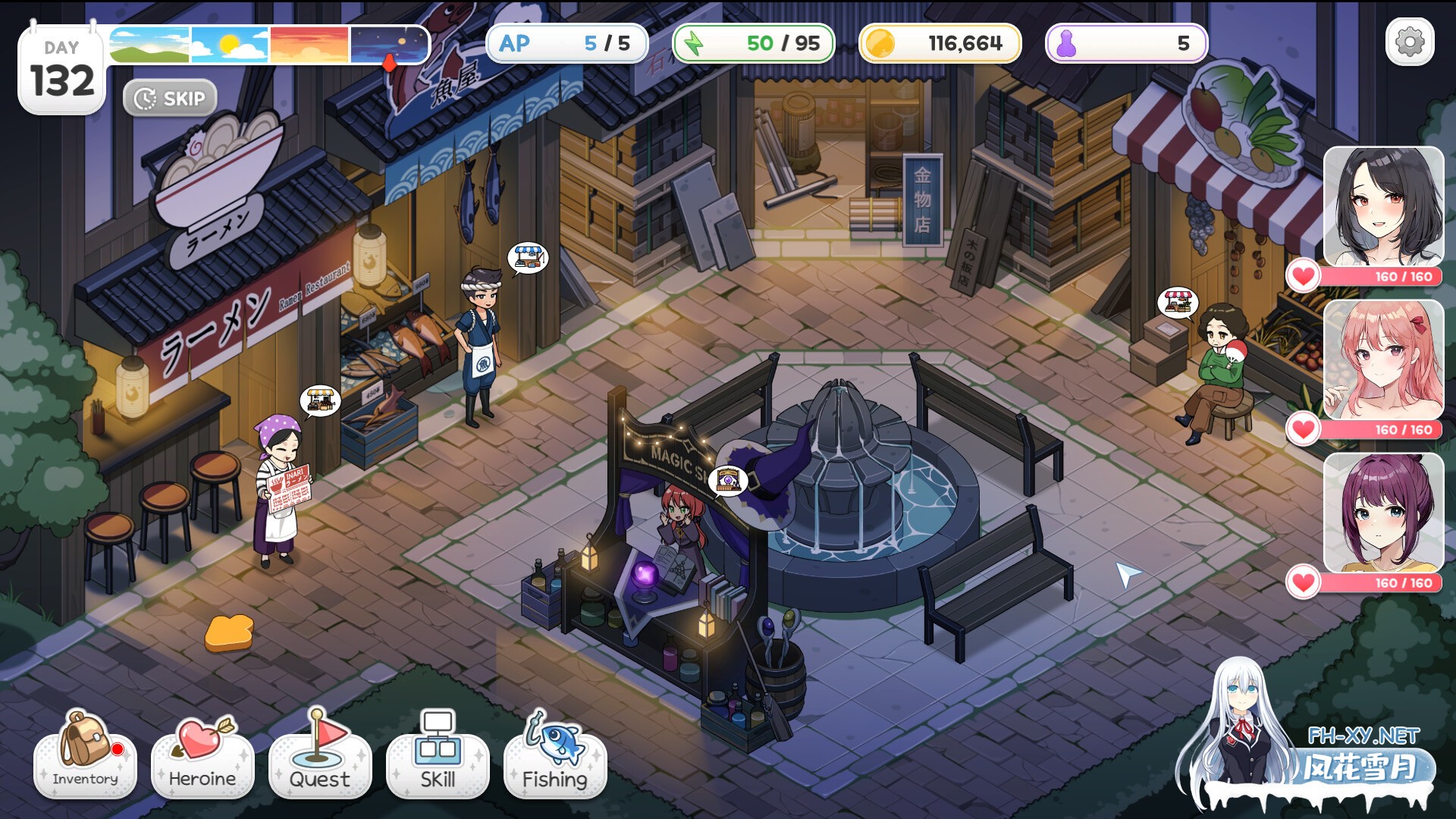Select the pink-haired heroine portrait
The height and width of the screenshot is (819, 1456).
[1383, 359]
